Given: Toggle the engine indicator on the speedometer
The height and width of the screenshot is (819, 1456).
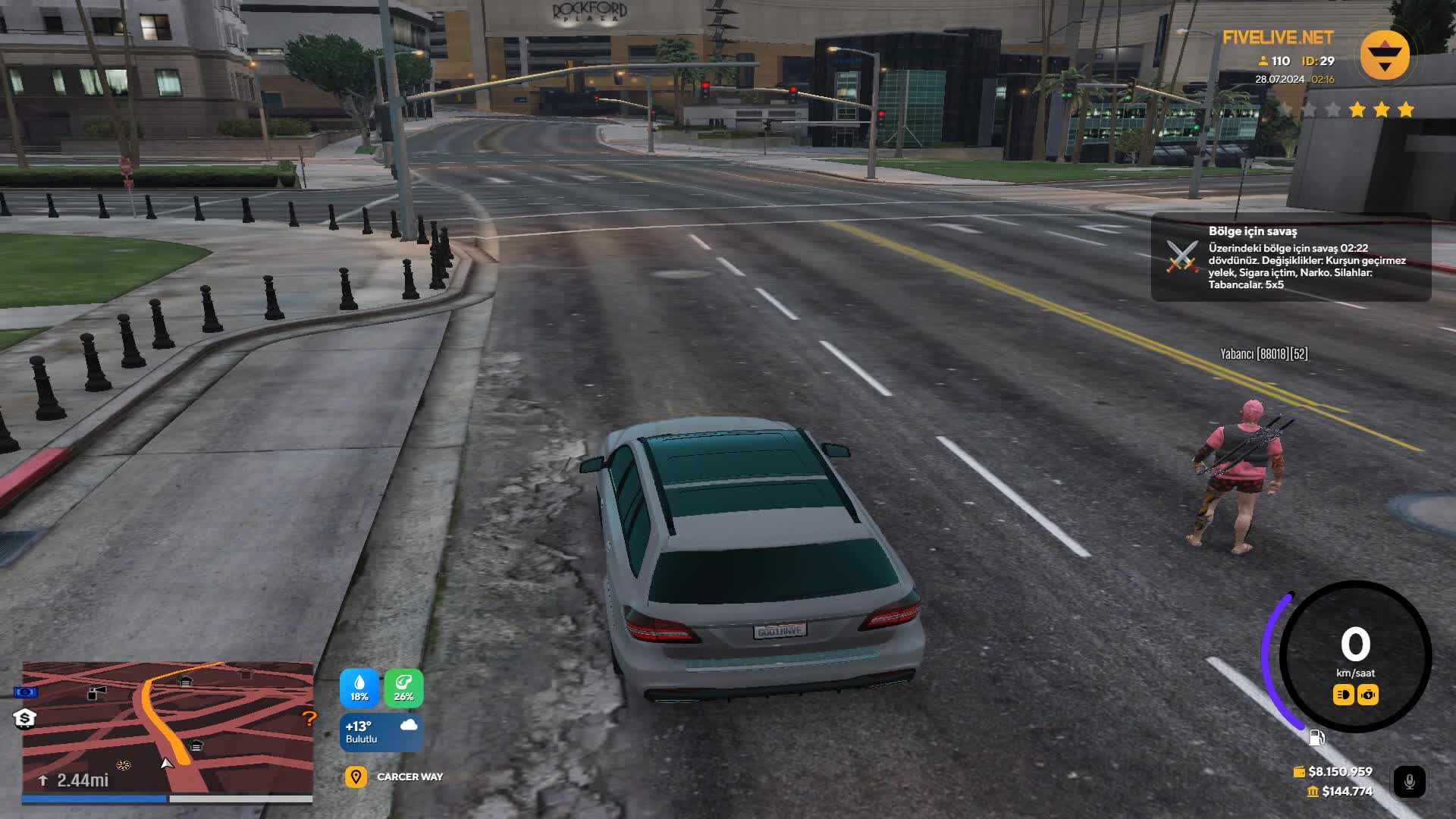Looking at the screenshot, I should pos(1368,695).
